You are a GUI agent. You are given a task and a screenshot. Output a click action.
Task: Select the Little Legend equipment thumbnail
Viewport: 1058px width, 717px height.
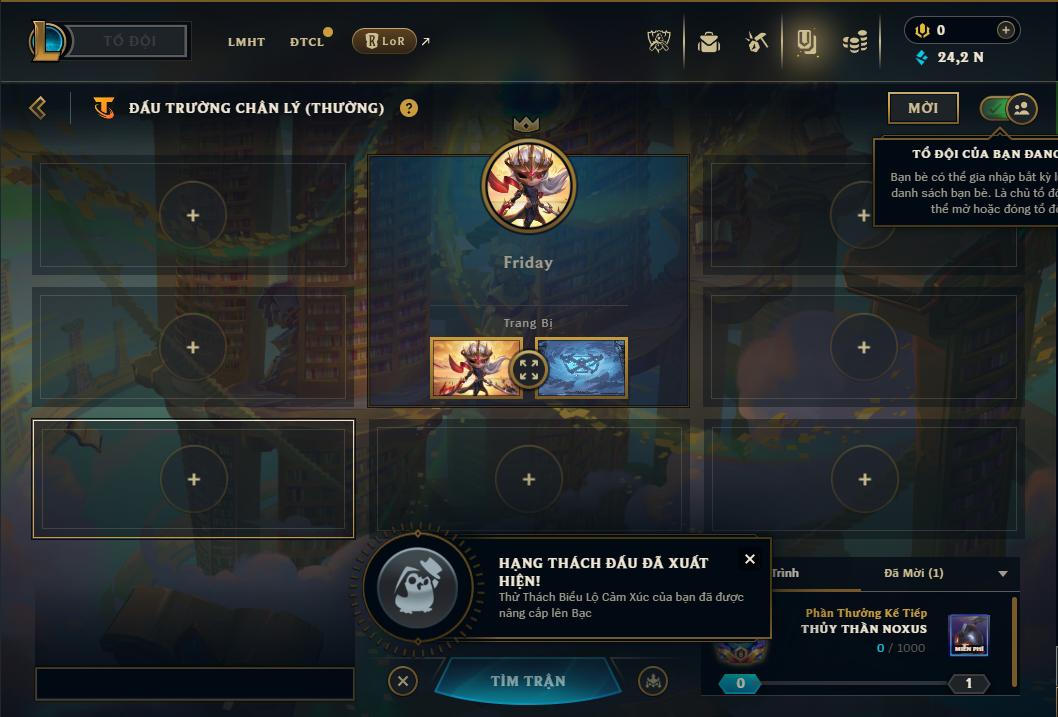(475, 367)
